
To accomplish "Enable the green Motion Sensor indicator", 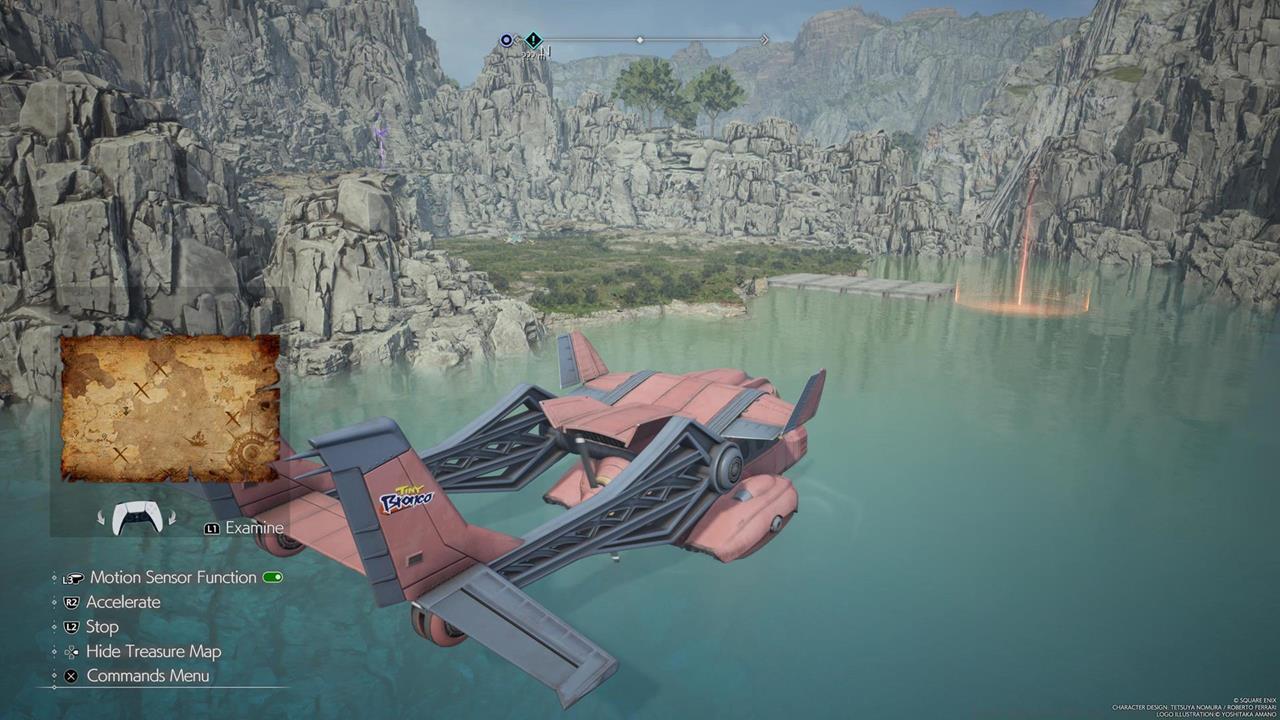I will [273, 577].
